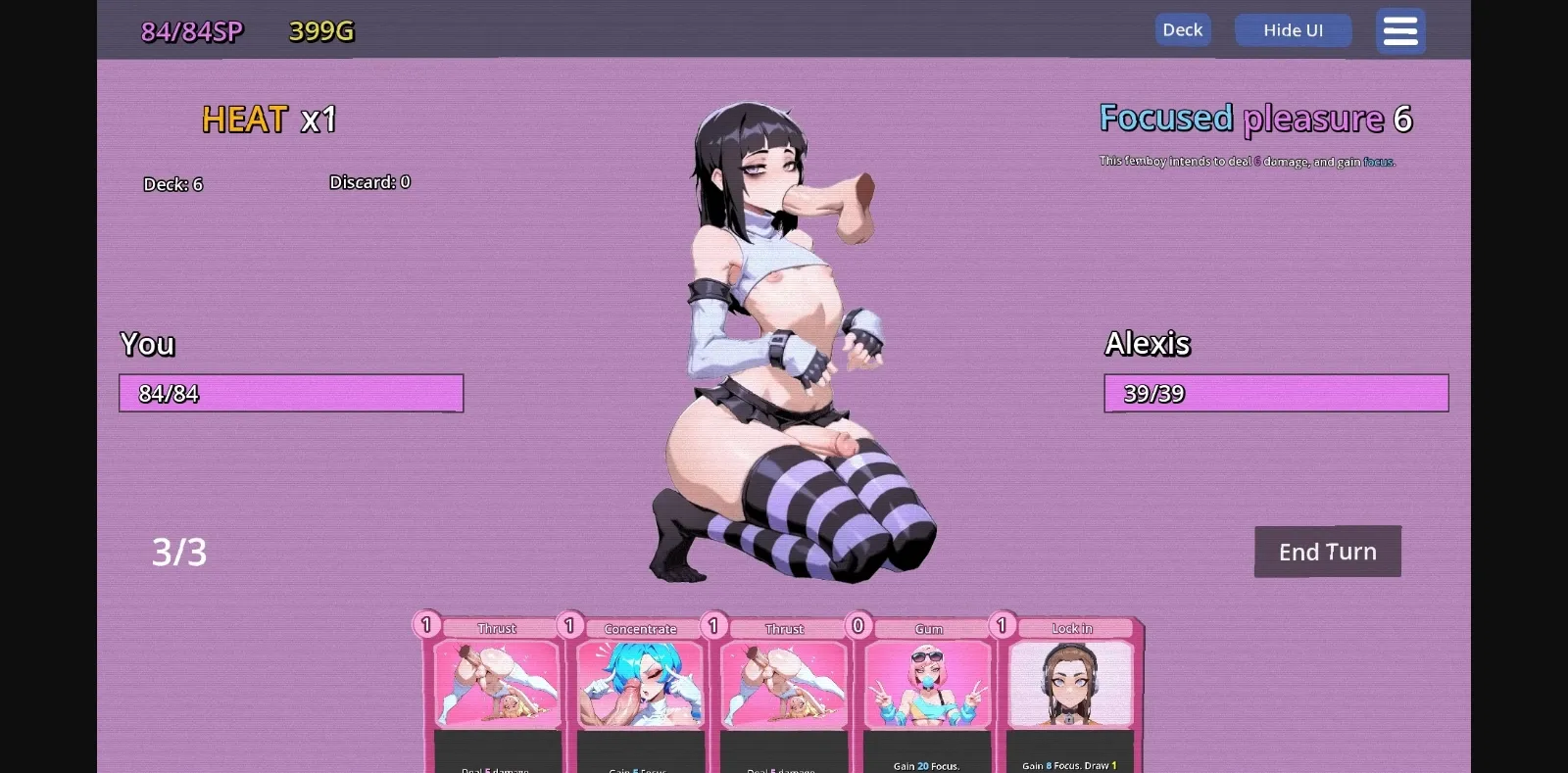Click Focused pleasure enemy intent icon
Image resolution: width=1568 pixels, height=773 pixels.
point(1255,118)
